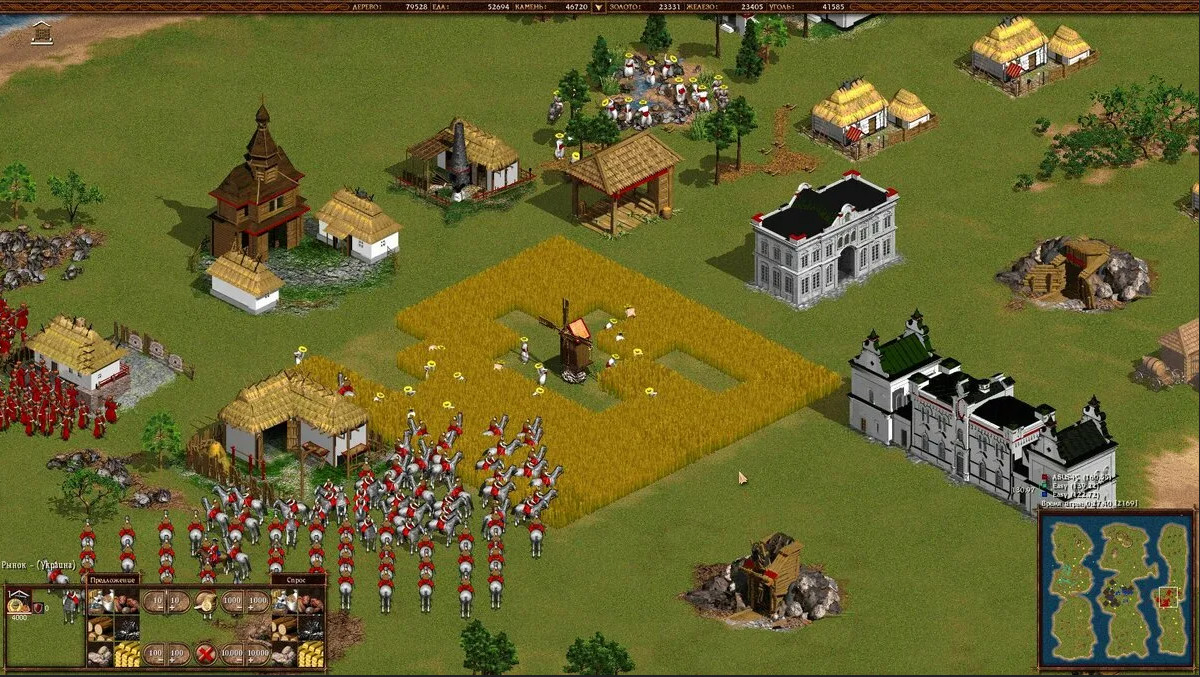Expand the resource bar dropdown arrow

coord(599,7)
